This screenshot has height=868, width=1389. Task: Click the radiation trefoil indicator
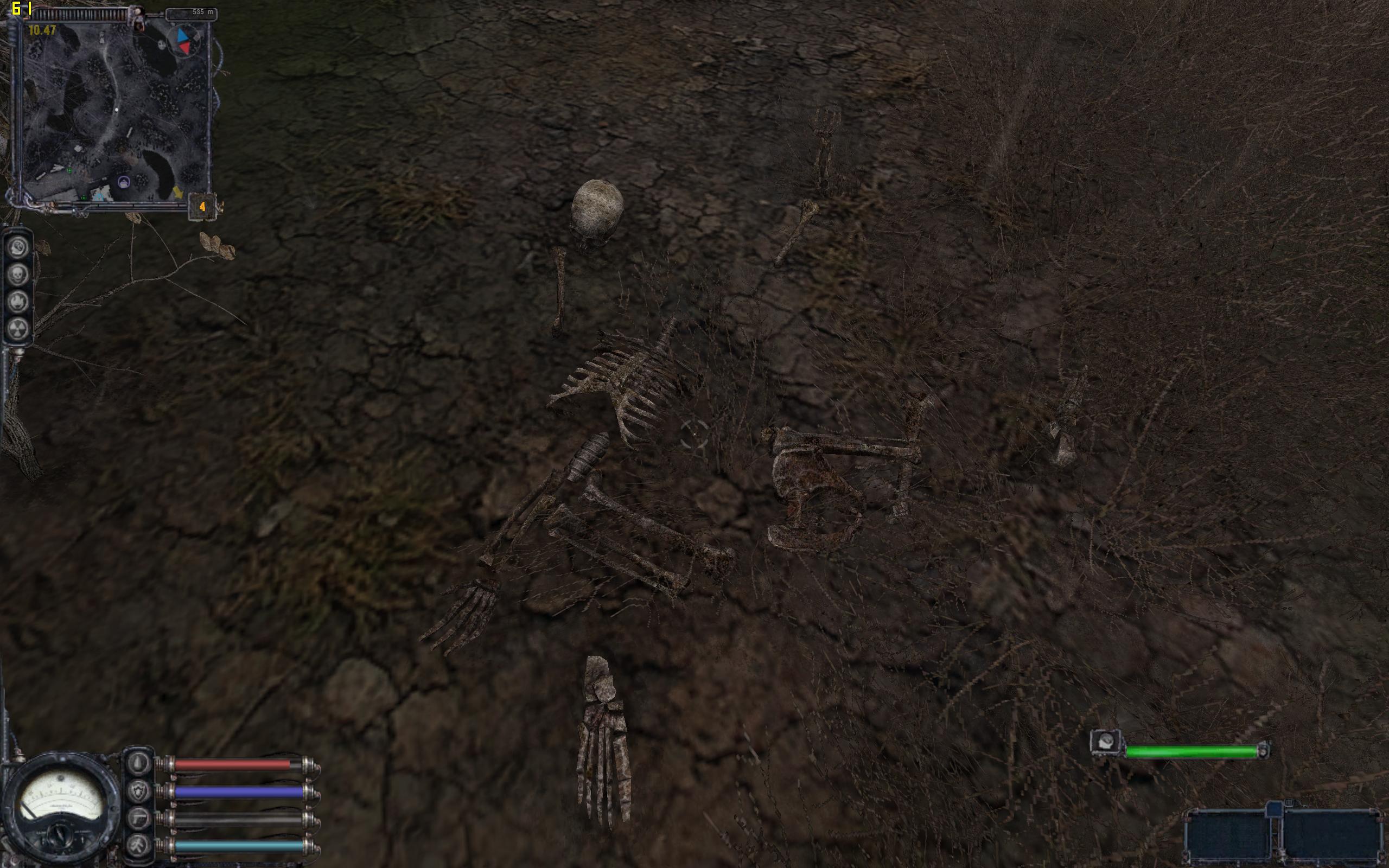[x=18, y=328]
